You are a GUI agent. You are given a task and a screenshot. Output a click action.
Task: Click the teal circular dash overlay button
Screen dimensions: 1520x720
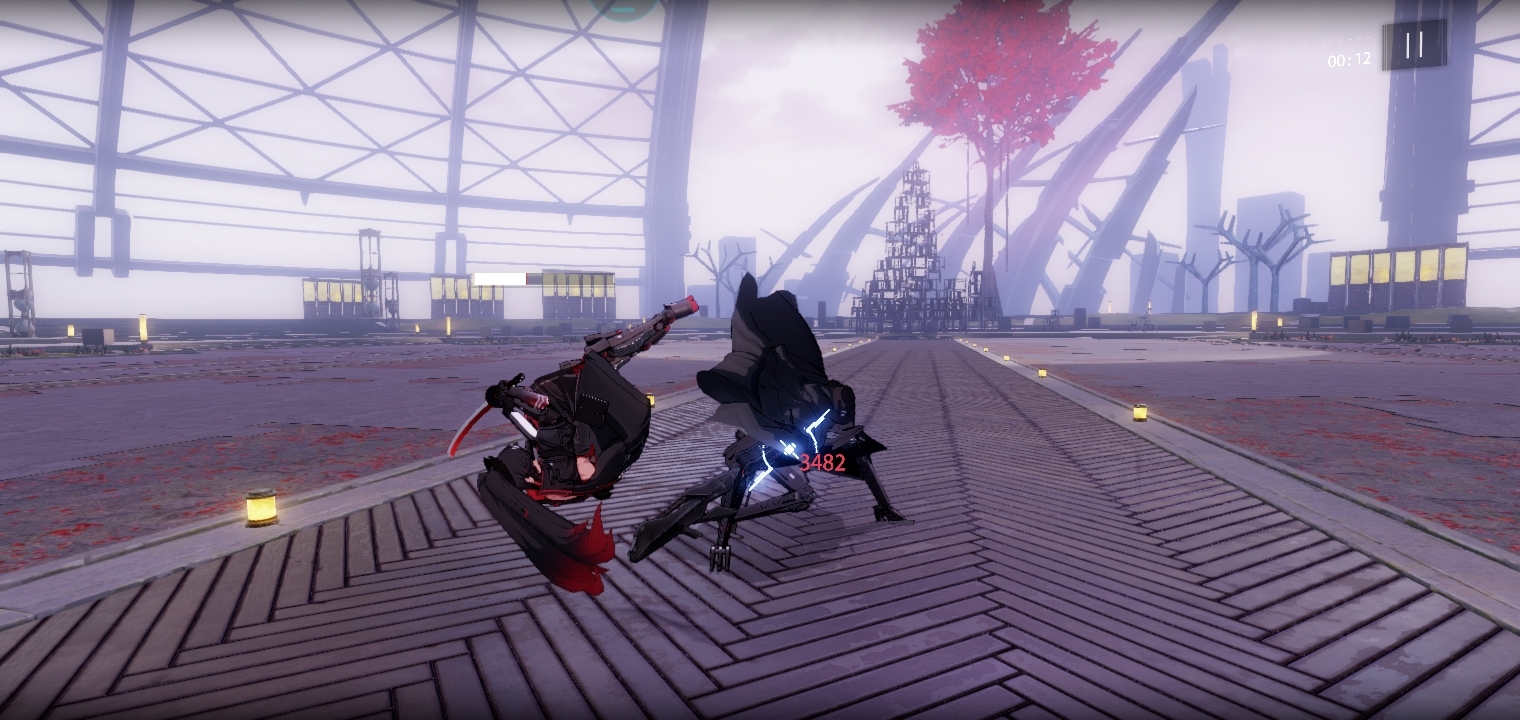624,6
